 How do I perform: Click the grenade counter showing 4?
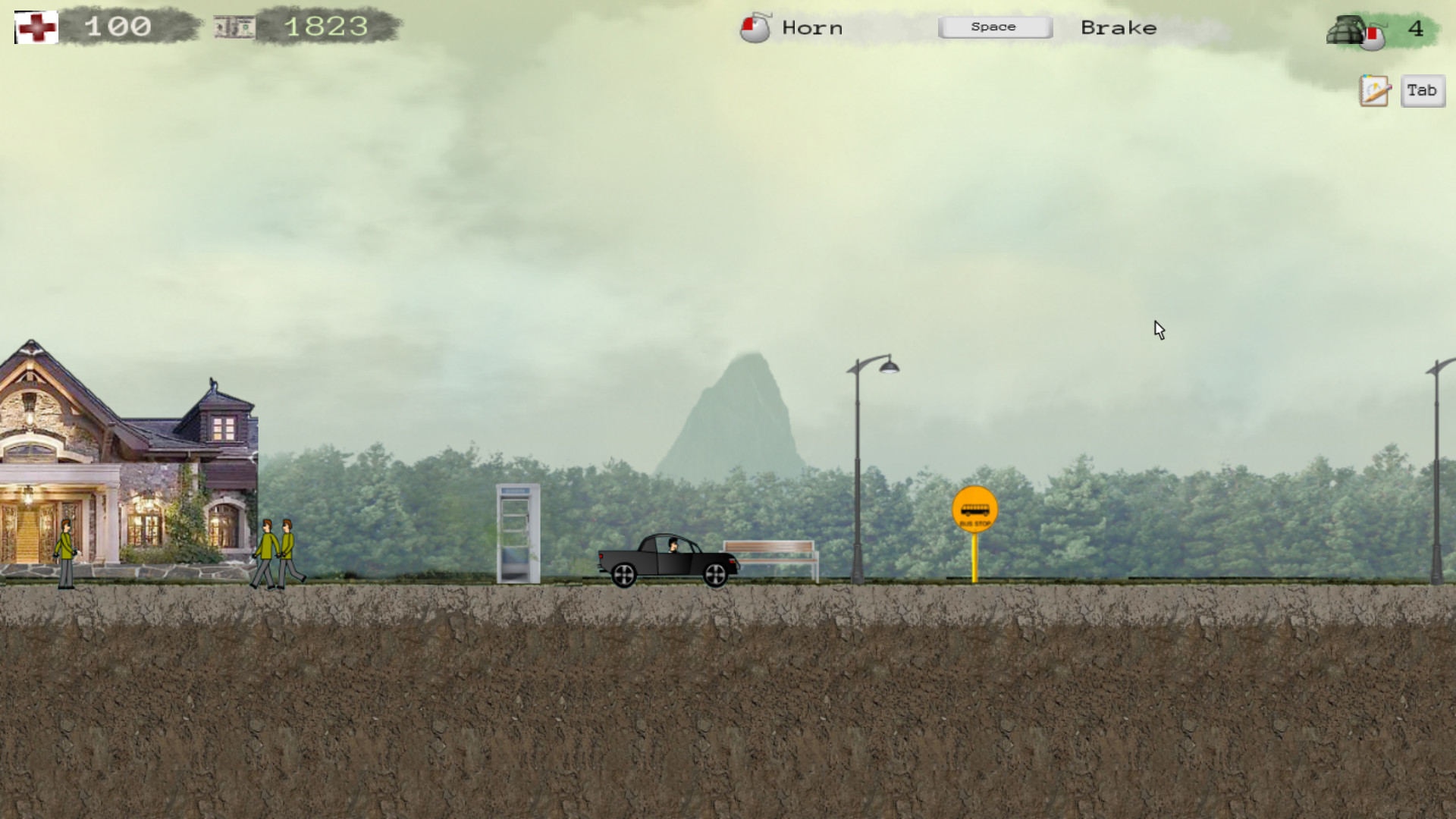coord(1417,29)
